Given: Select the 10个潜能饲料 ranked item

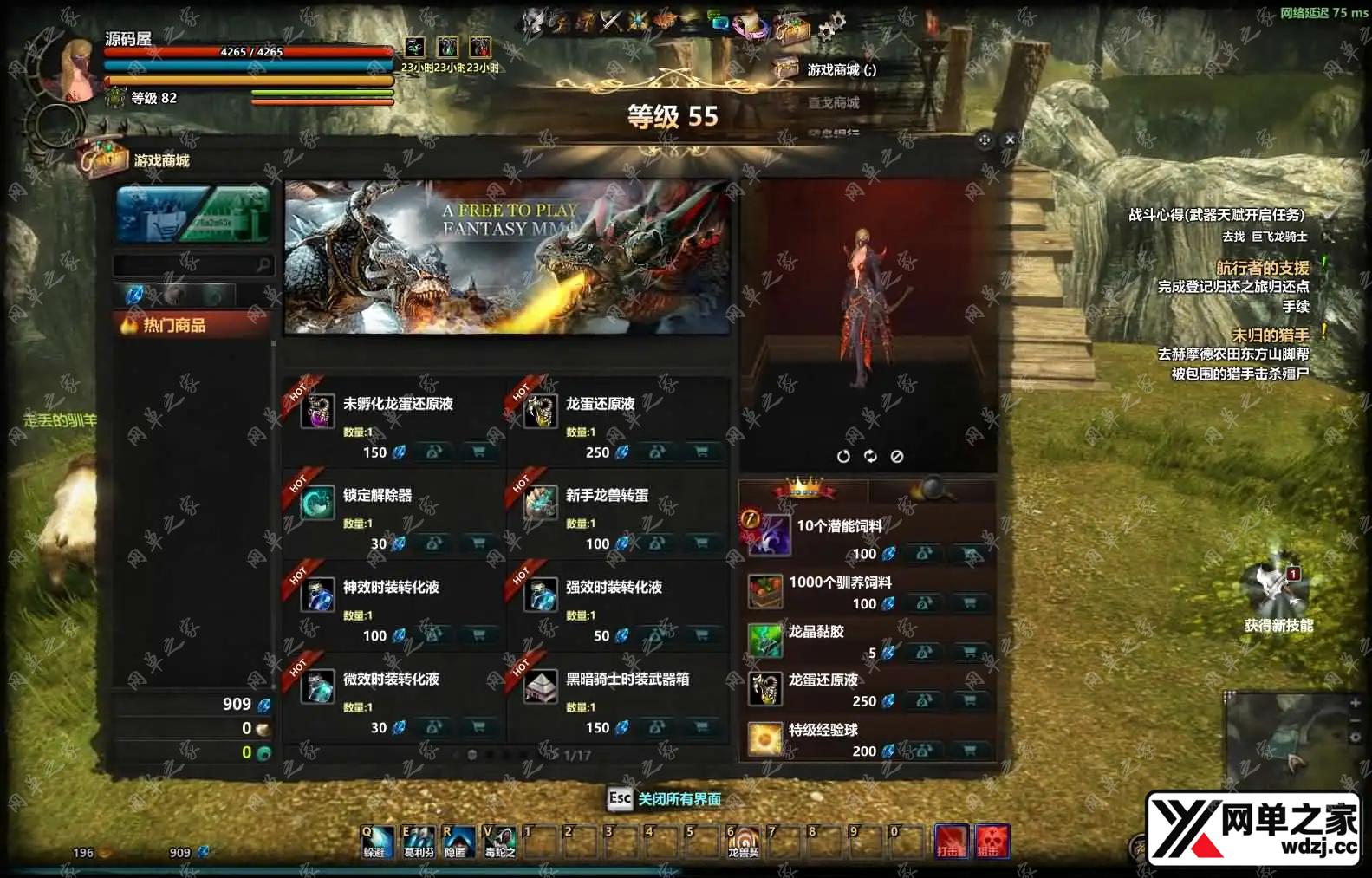Looking at the screenshot, I should tap(839, 526).
